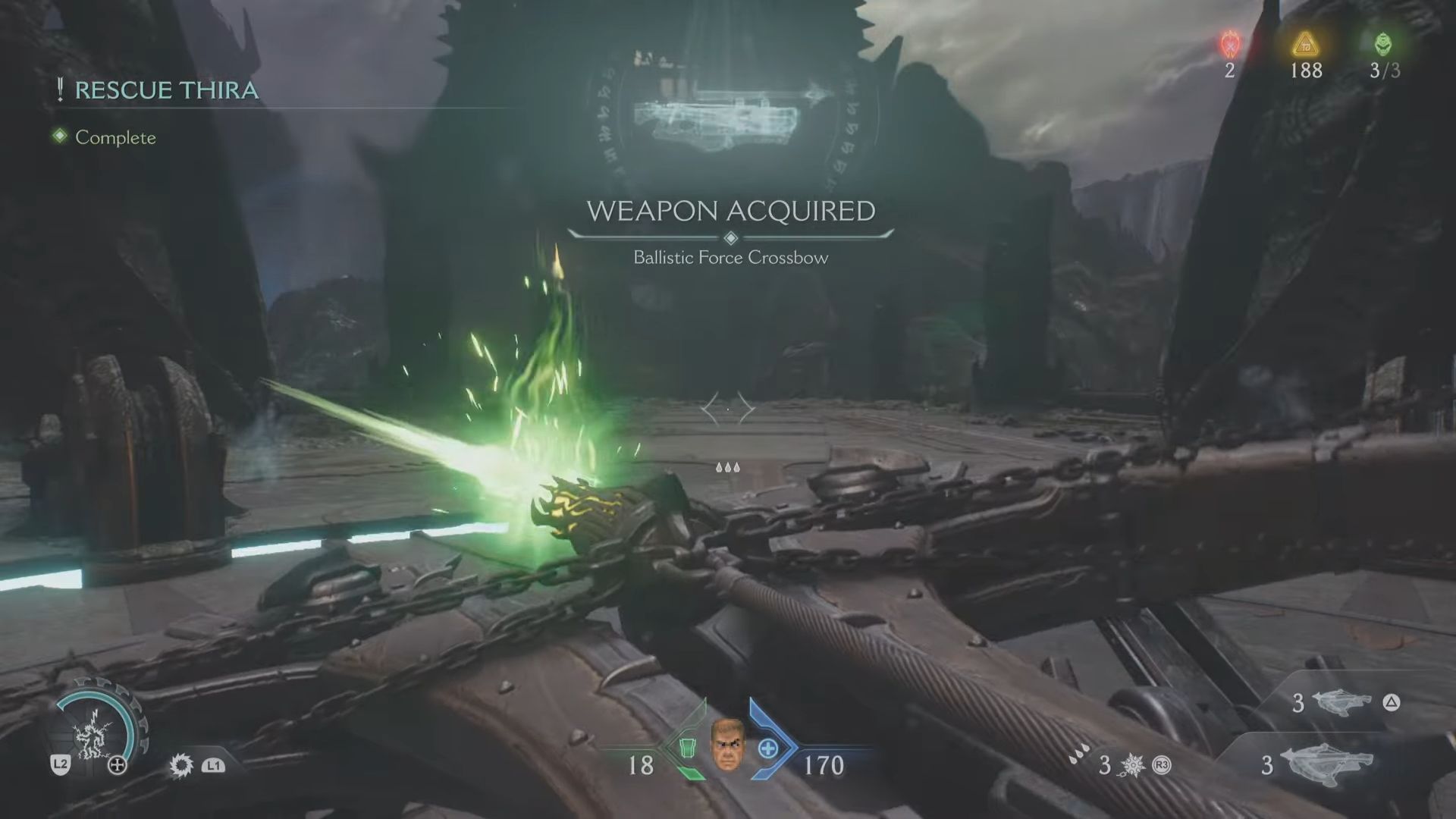
Task: Click the spiked melee attack icon
Action: [182, 765]
